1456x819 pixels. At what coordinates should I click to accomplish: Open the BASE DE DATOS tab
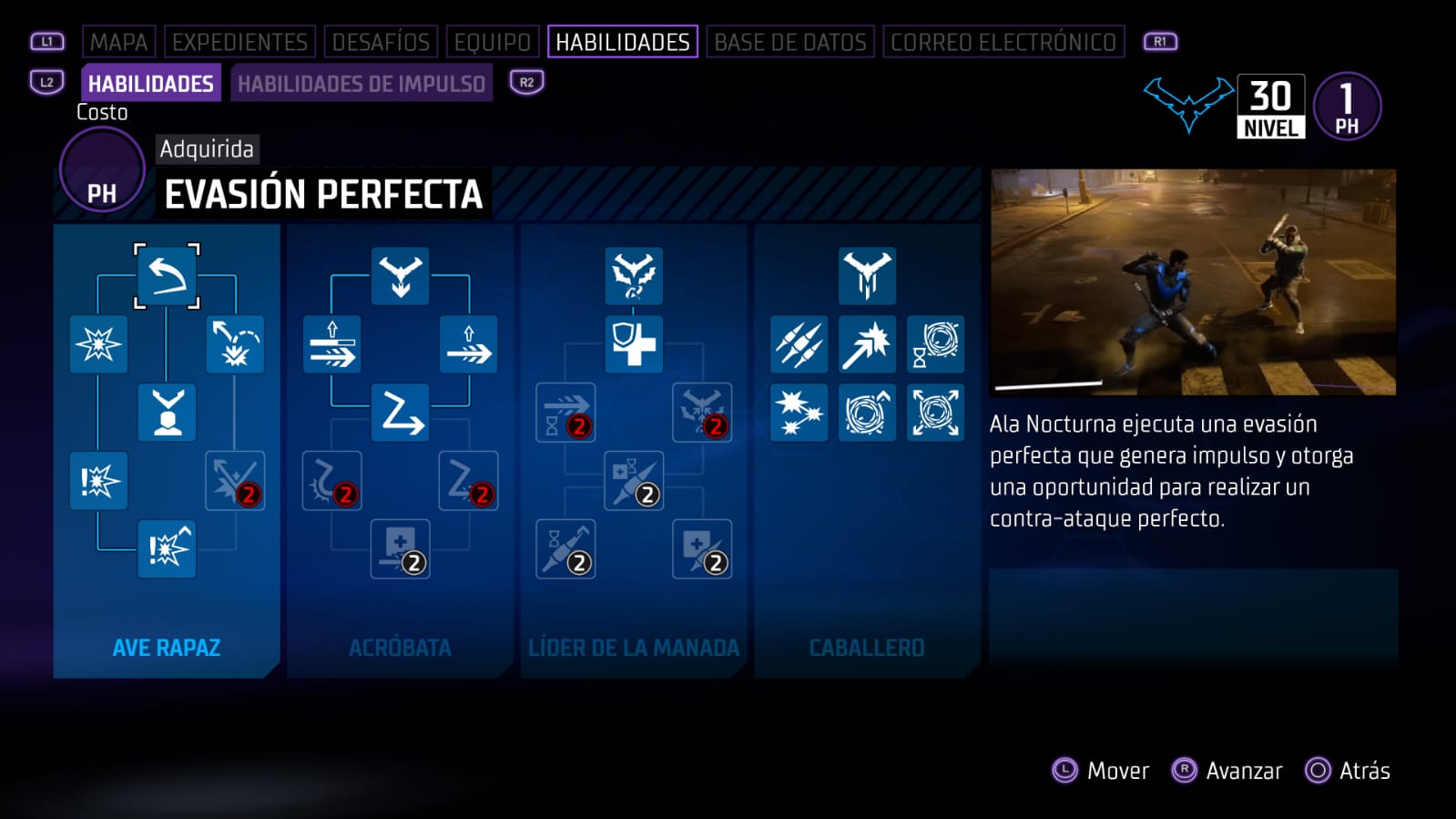pyautogui.click(x=789, y=42)
